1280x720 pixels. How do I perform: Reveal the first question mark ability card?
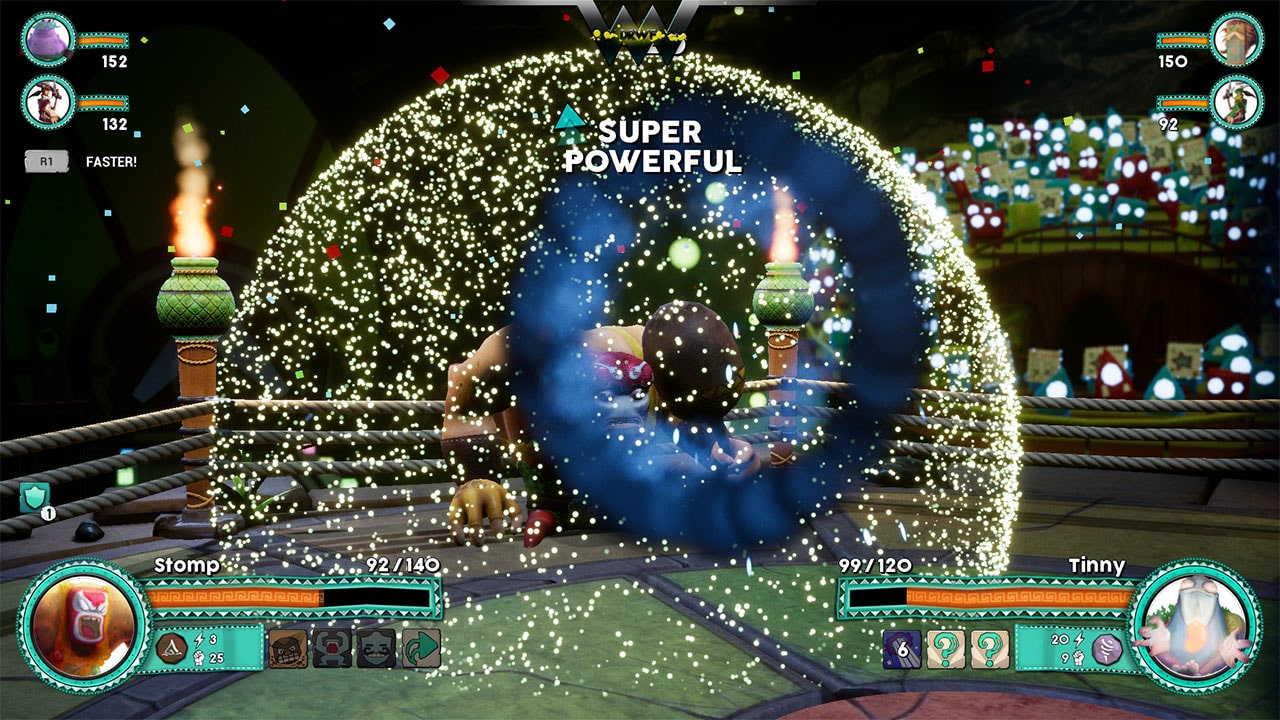(x=946, y=648)
